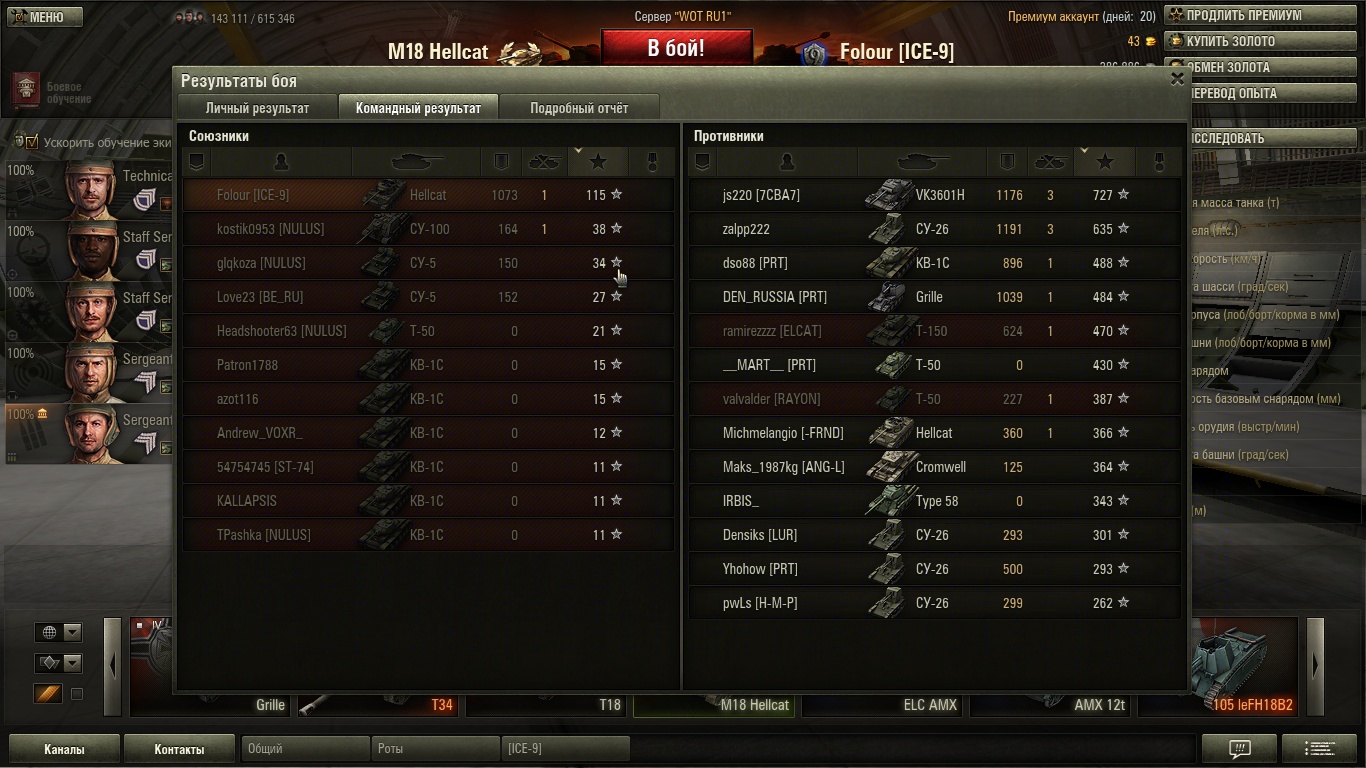Screen dimensions: 1366x768
Task: Show the Подробный отчёт tab
Action: click(x=579, y=108)
